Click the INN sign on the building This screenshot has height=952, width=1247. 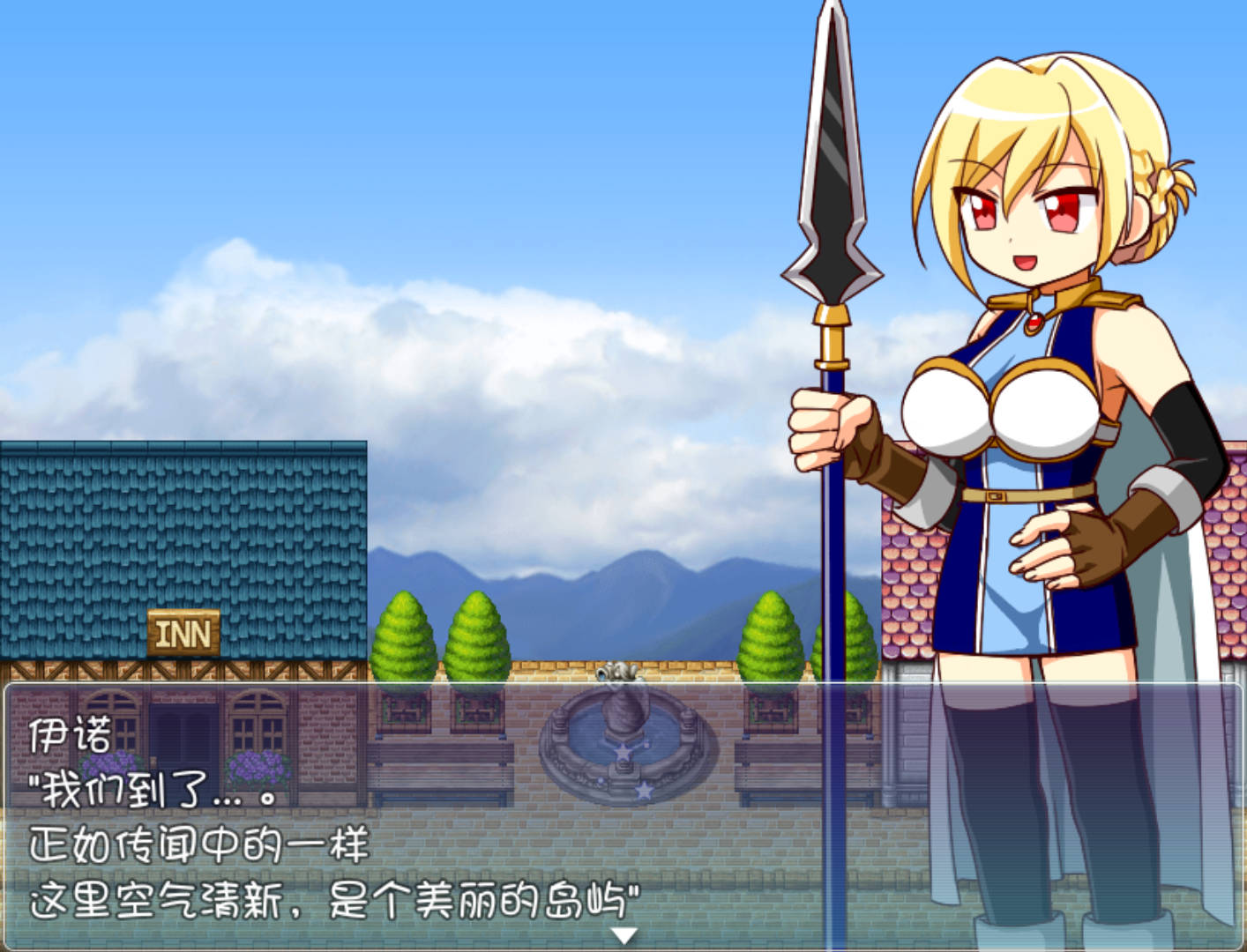tap(186, 630)
